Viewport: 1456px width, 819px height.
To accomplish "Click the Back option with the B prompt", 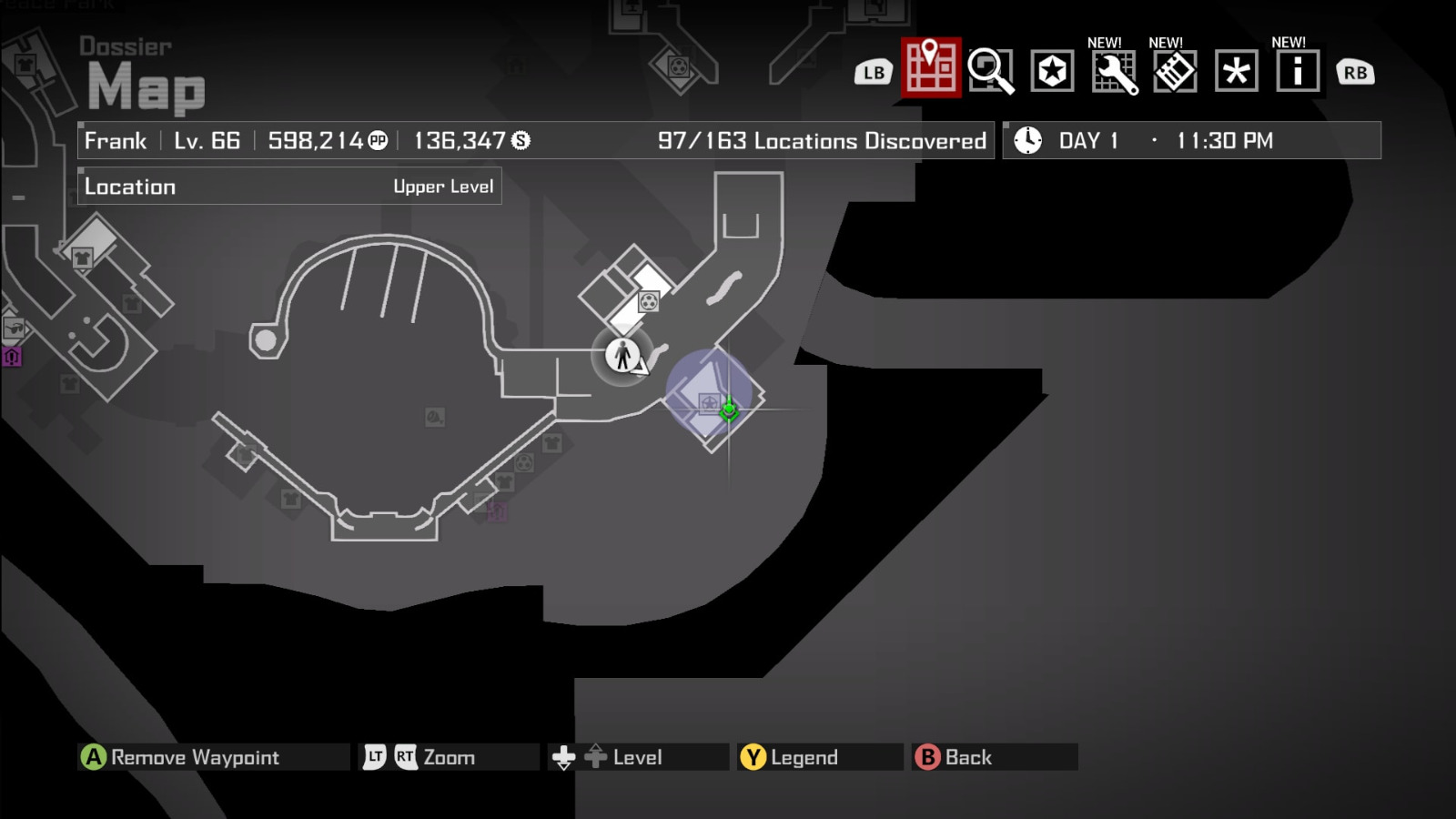I will [x=964, y=756].
